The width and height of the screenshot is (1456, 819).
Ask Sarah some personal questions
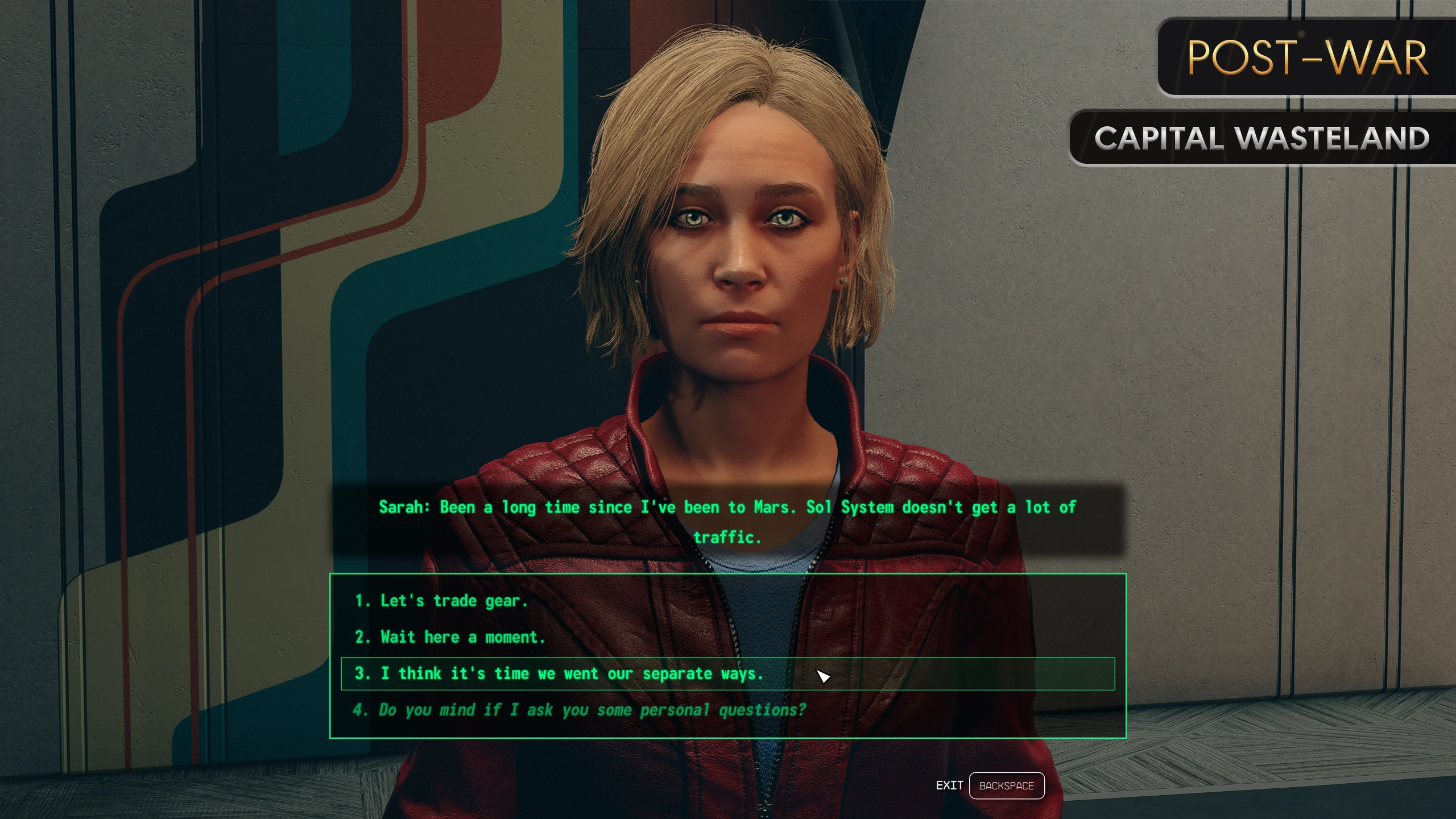pos(579,710)
